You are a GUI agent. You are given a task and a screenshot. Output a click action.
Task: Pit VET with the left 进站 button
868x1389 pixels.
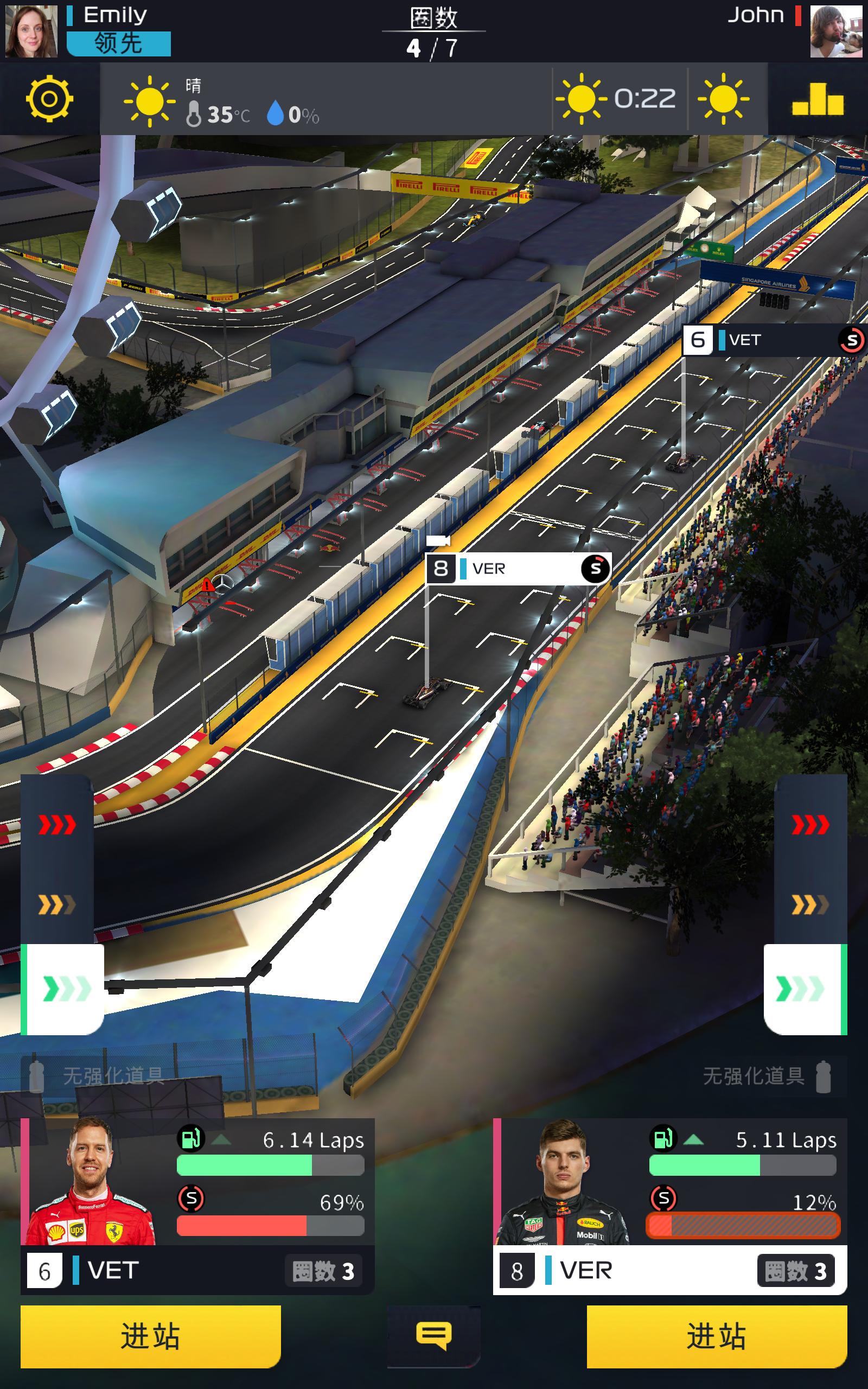coord(150,1336)
